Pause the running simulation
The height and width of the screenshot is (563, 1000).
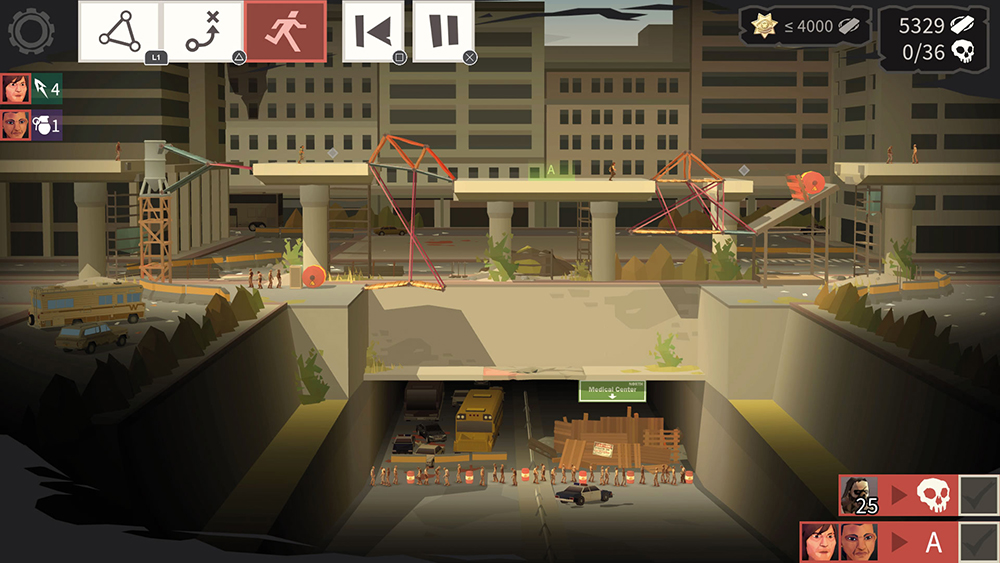442,32
